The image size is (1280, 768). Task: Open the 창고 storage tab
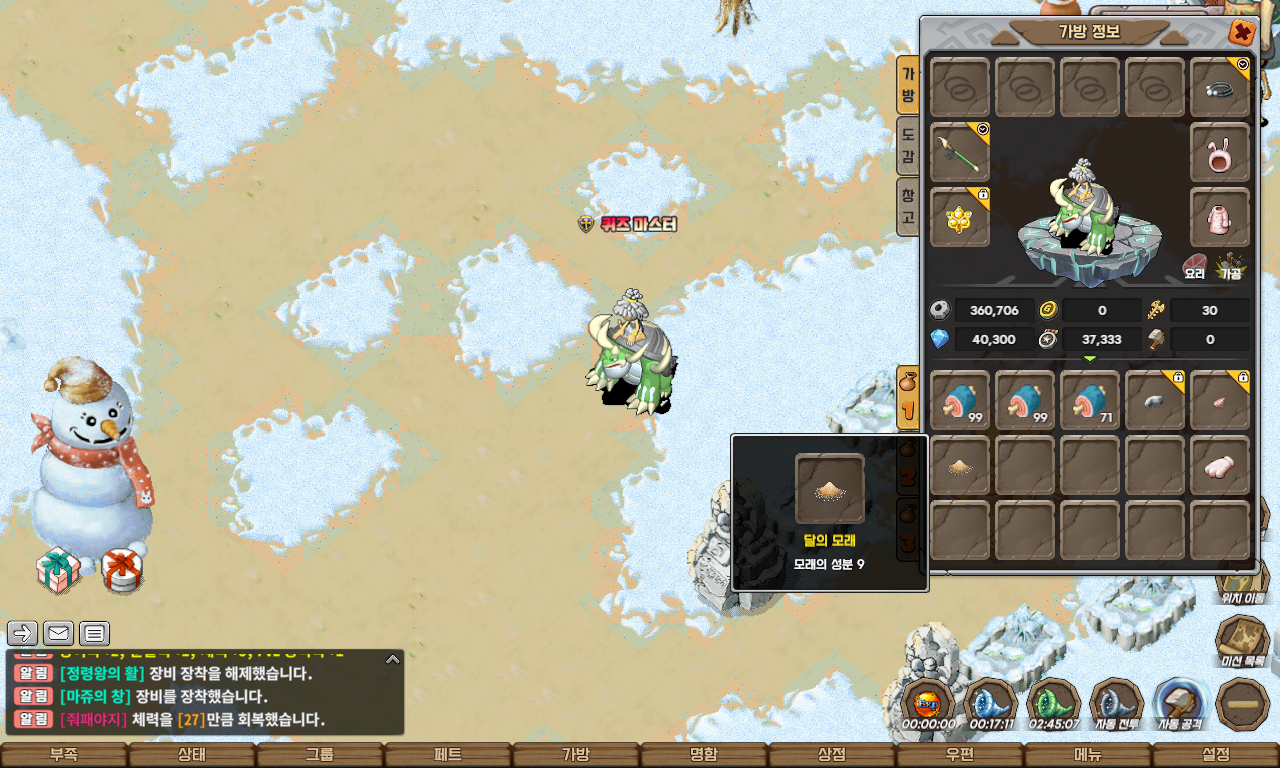(908, 206)
